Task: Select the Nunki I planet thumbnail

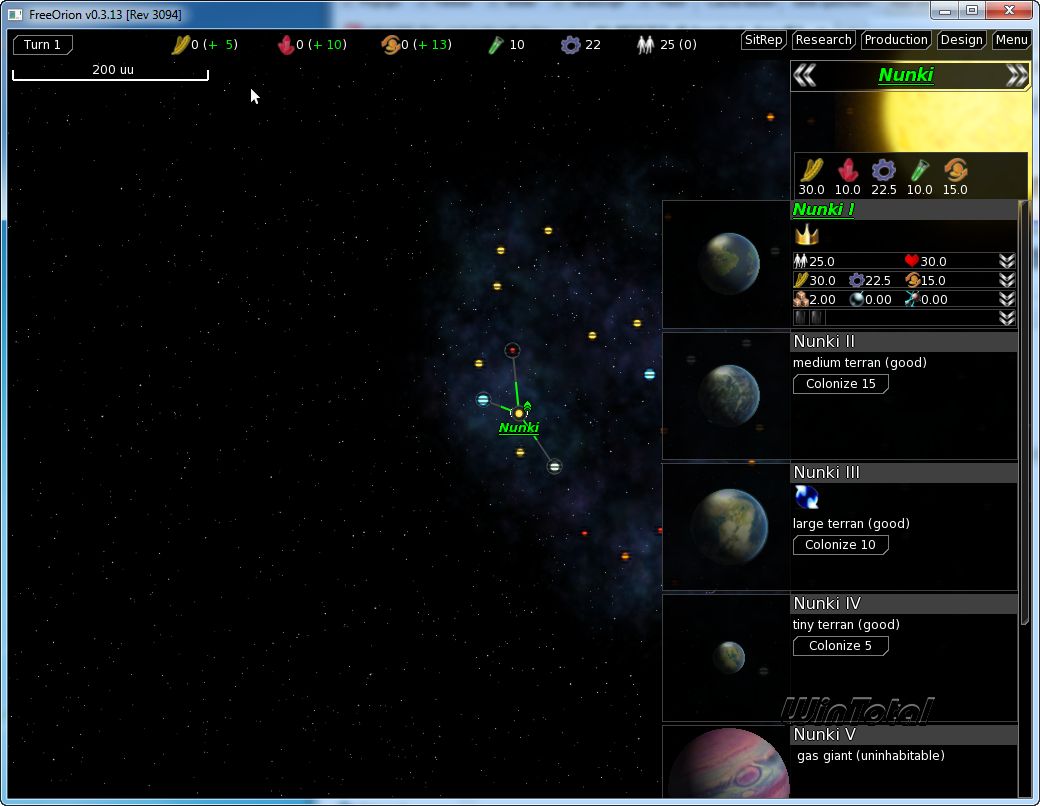Action: coord(727,264)
